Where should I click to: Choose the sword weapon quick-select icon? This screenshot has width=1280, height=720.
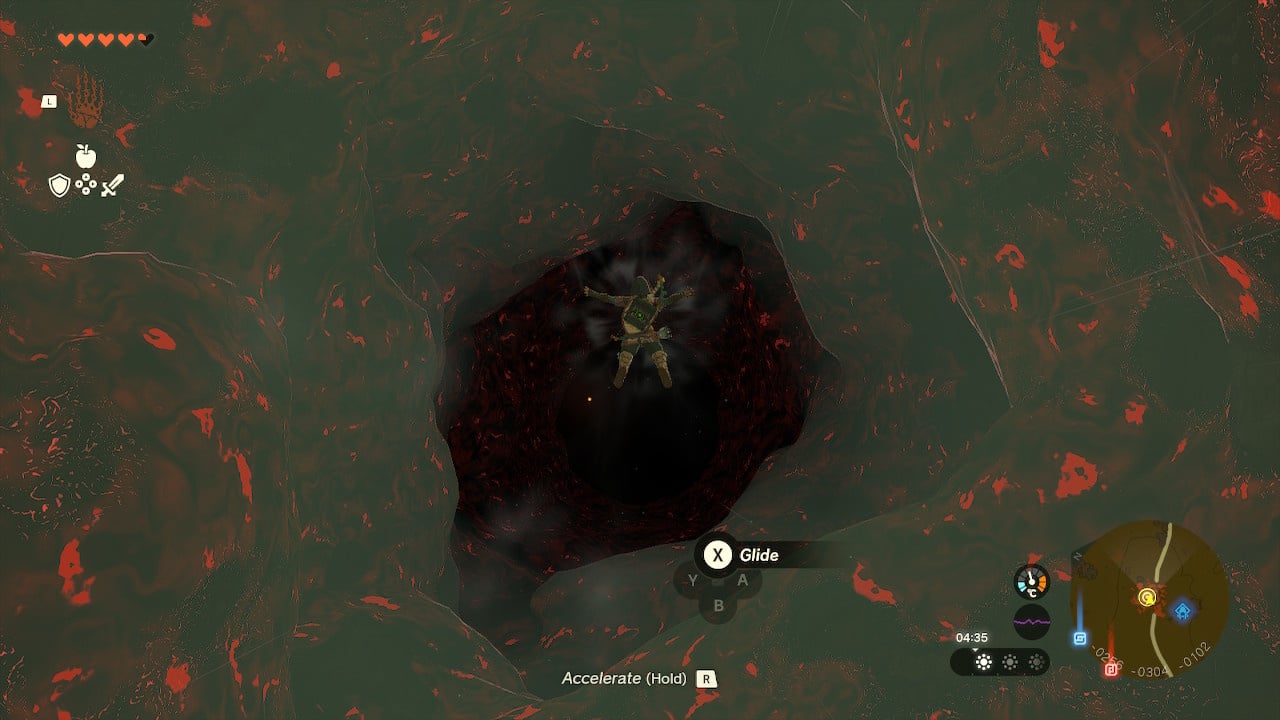112,185
